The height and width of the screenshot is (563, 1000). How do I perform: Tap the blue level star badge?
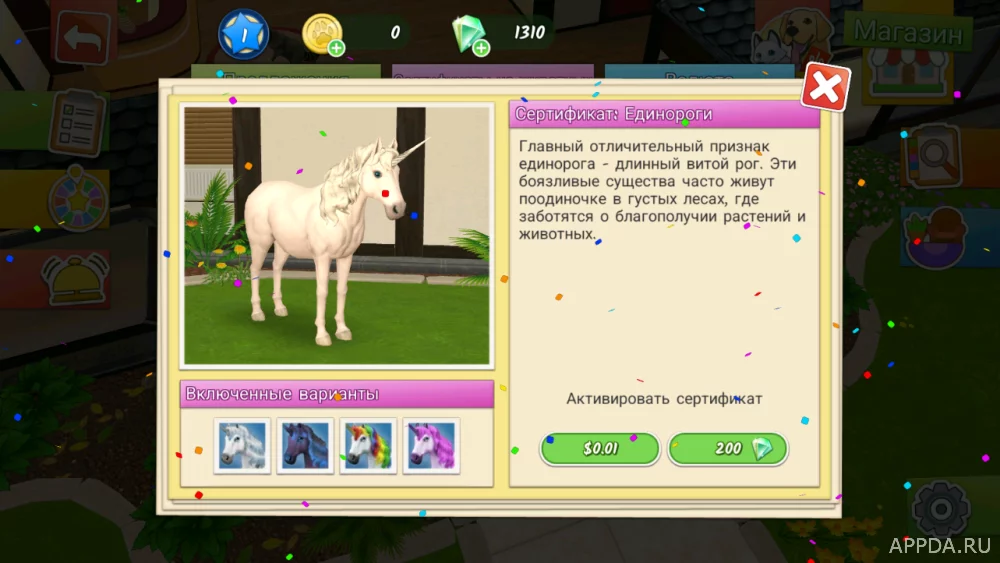(243, 33)
